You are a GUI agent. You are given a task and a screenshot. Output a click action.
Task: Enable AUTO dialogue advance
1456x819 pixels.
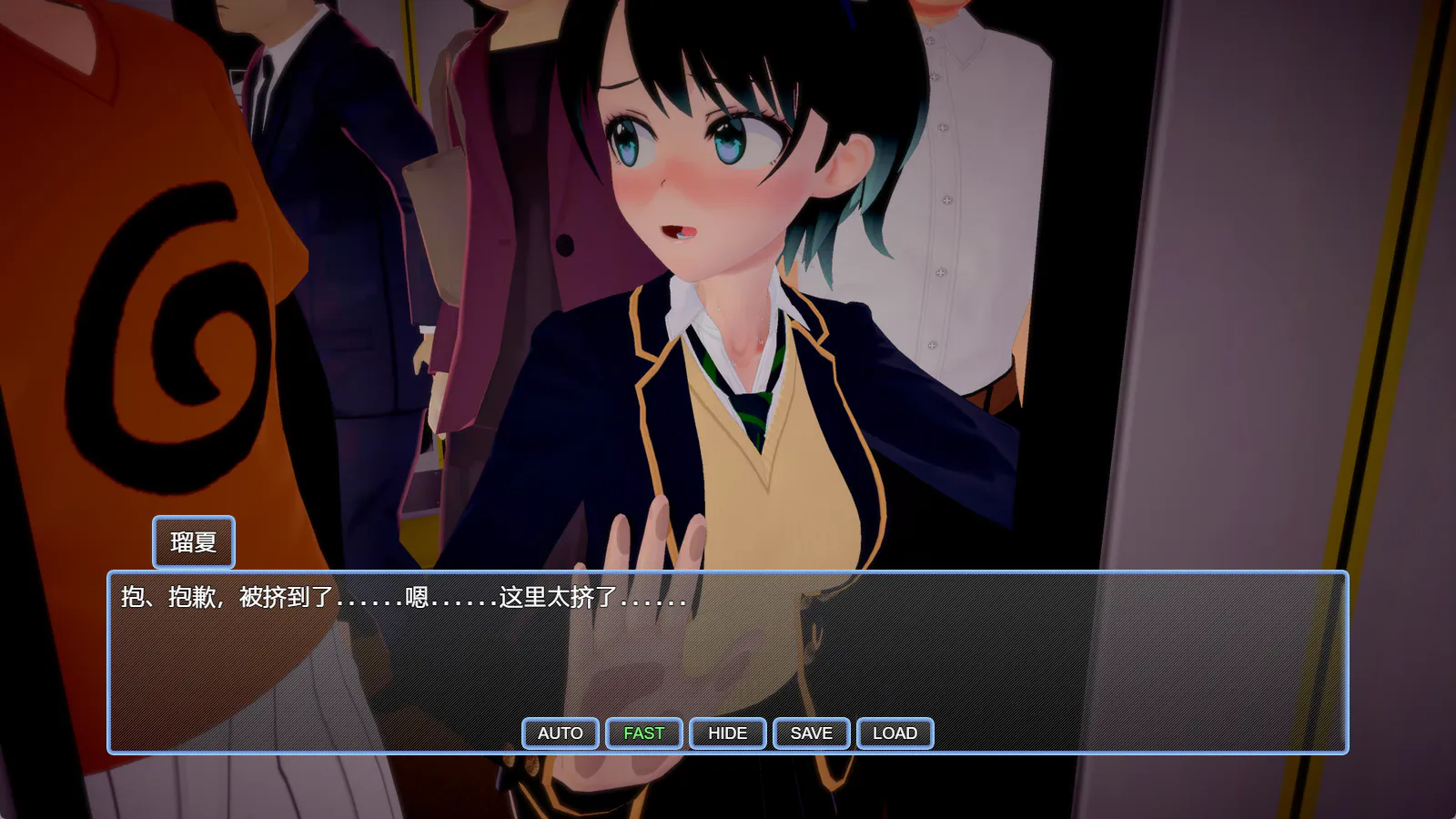coord(560,733)
